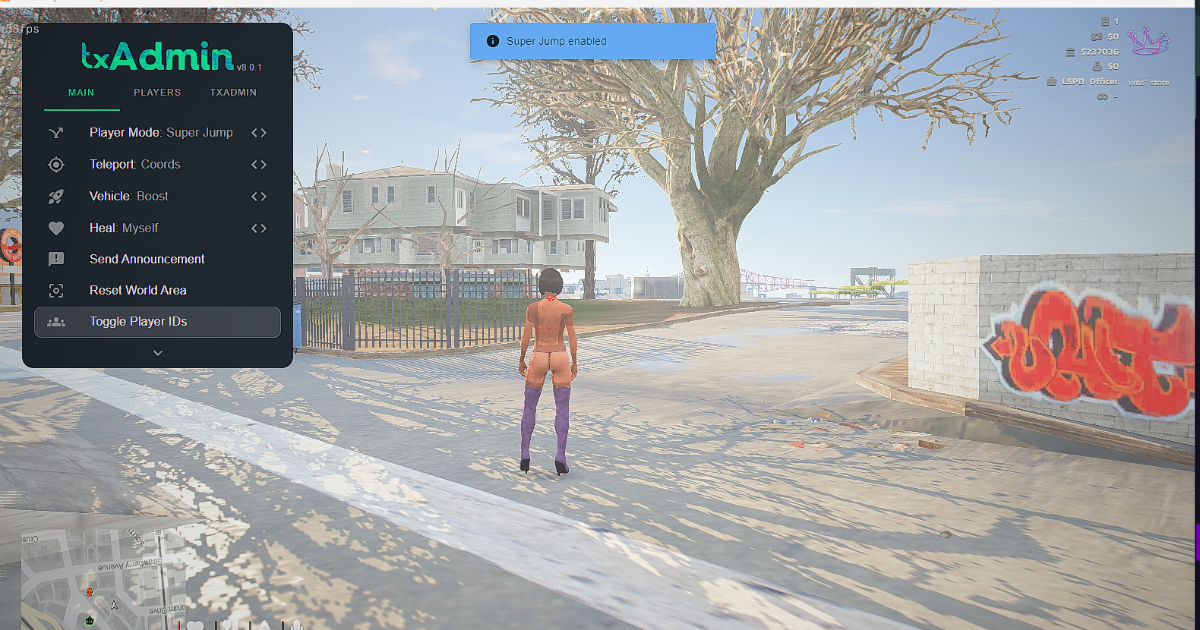
Task: Select the Player Mode: Super Jump row
Action: click(x=160, y=132)
